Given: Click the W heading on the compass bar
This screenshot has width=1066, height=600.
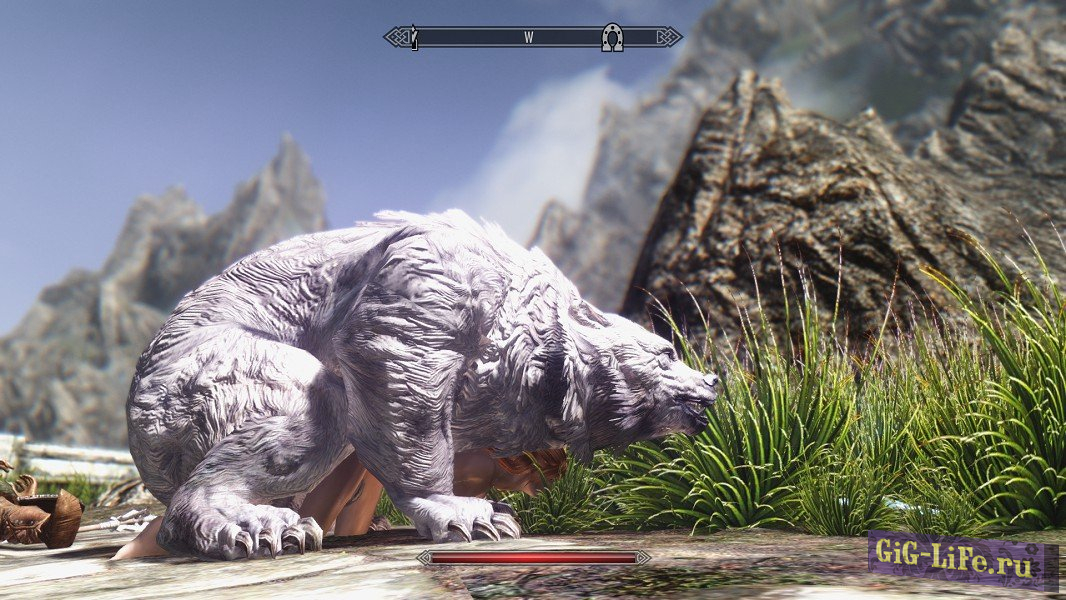Looking at the screenshot, I should tap(528, 38).
